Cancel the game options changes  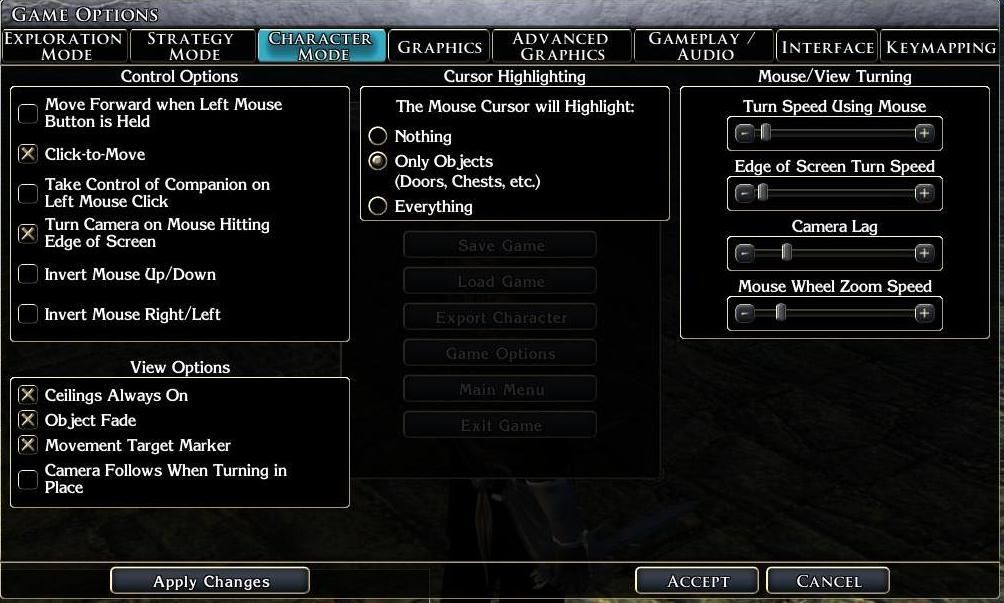point(828,581)
